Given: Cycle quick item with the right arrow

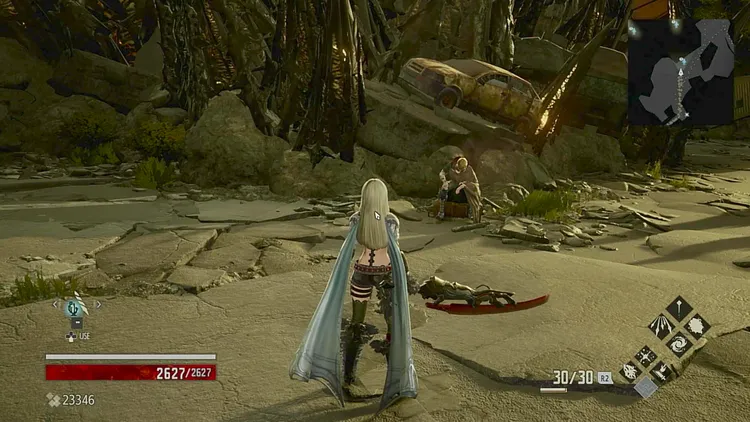Looking at the screenshot, I should [x=97, y=303].
